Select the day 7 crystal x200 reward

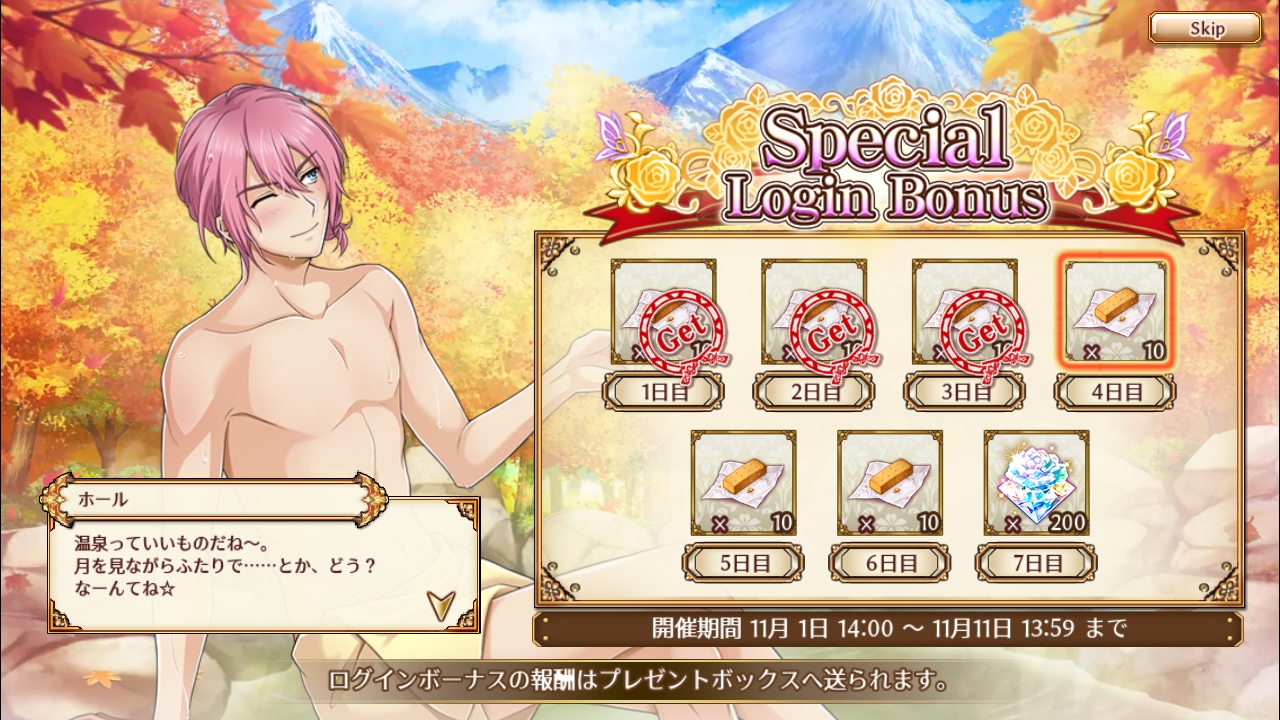click(x=1036, y=483)
